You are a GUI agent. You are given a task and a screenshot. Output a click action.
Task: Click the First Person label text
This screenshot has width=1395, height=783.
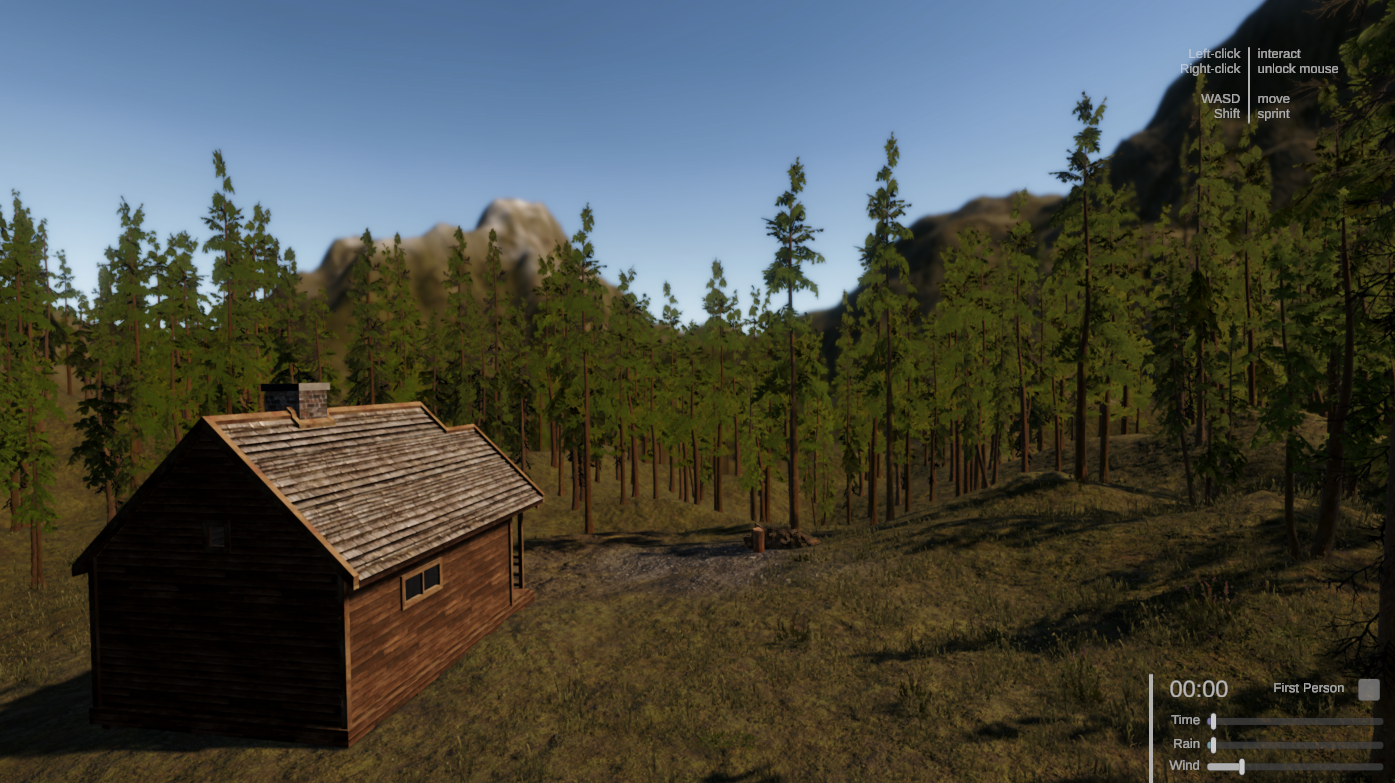click(x=1308, y=688)
